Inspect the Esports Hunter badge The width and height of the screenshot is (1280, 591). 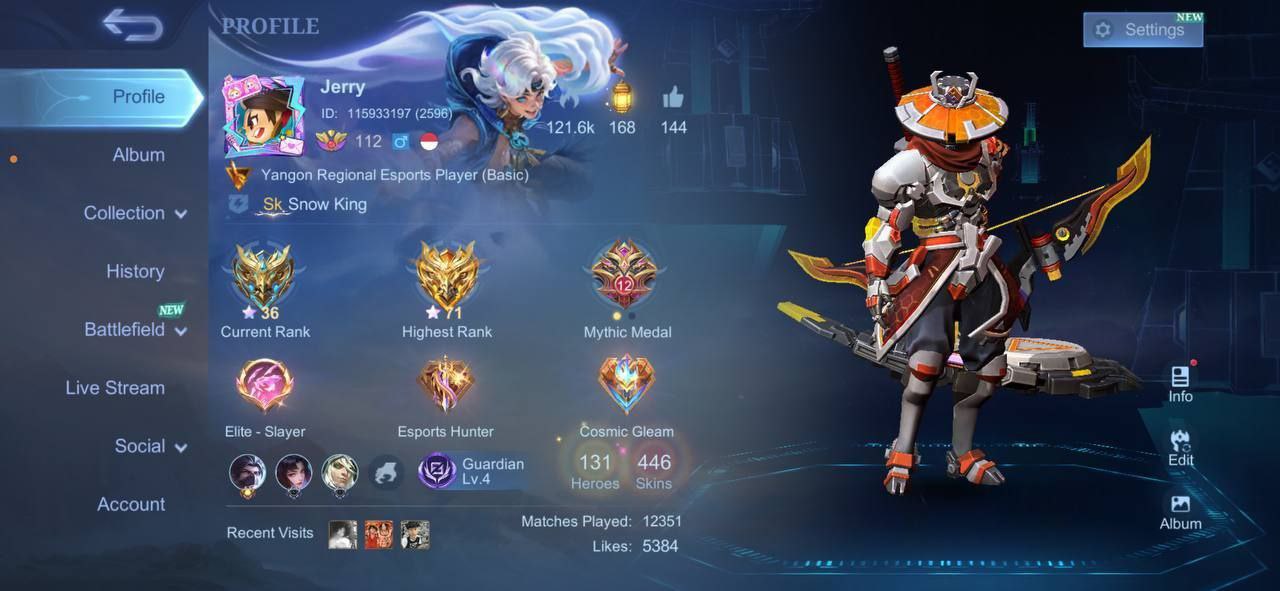tap(446, 386)
